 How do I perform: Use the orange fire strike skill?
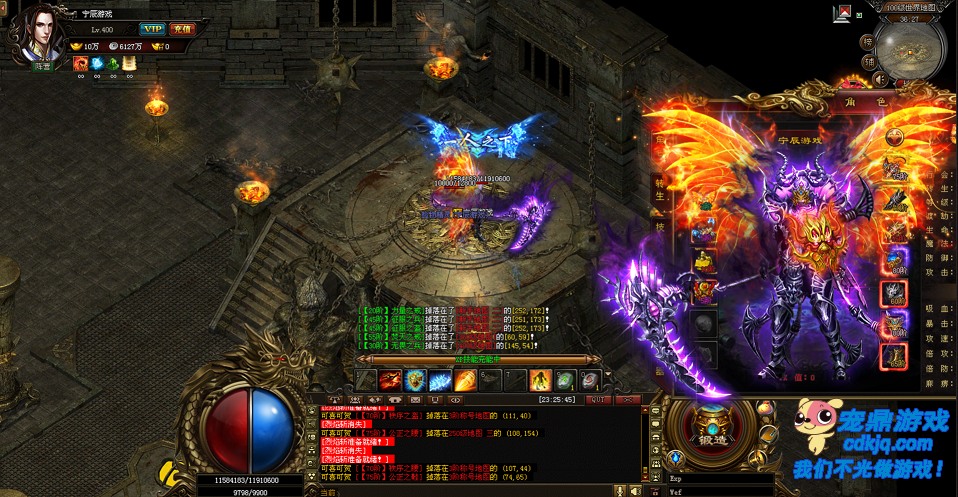pos(465,380)
